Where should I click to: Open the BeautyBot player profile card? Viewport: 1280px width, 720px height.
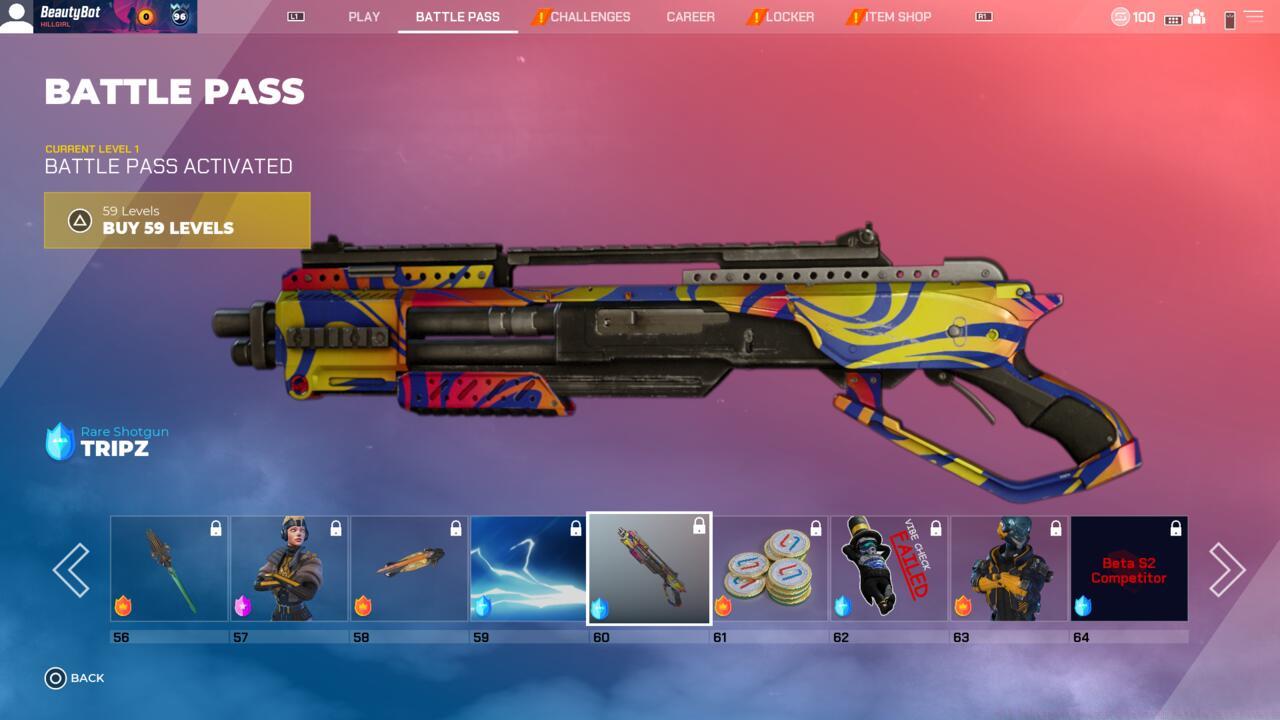click(98, 17)
